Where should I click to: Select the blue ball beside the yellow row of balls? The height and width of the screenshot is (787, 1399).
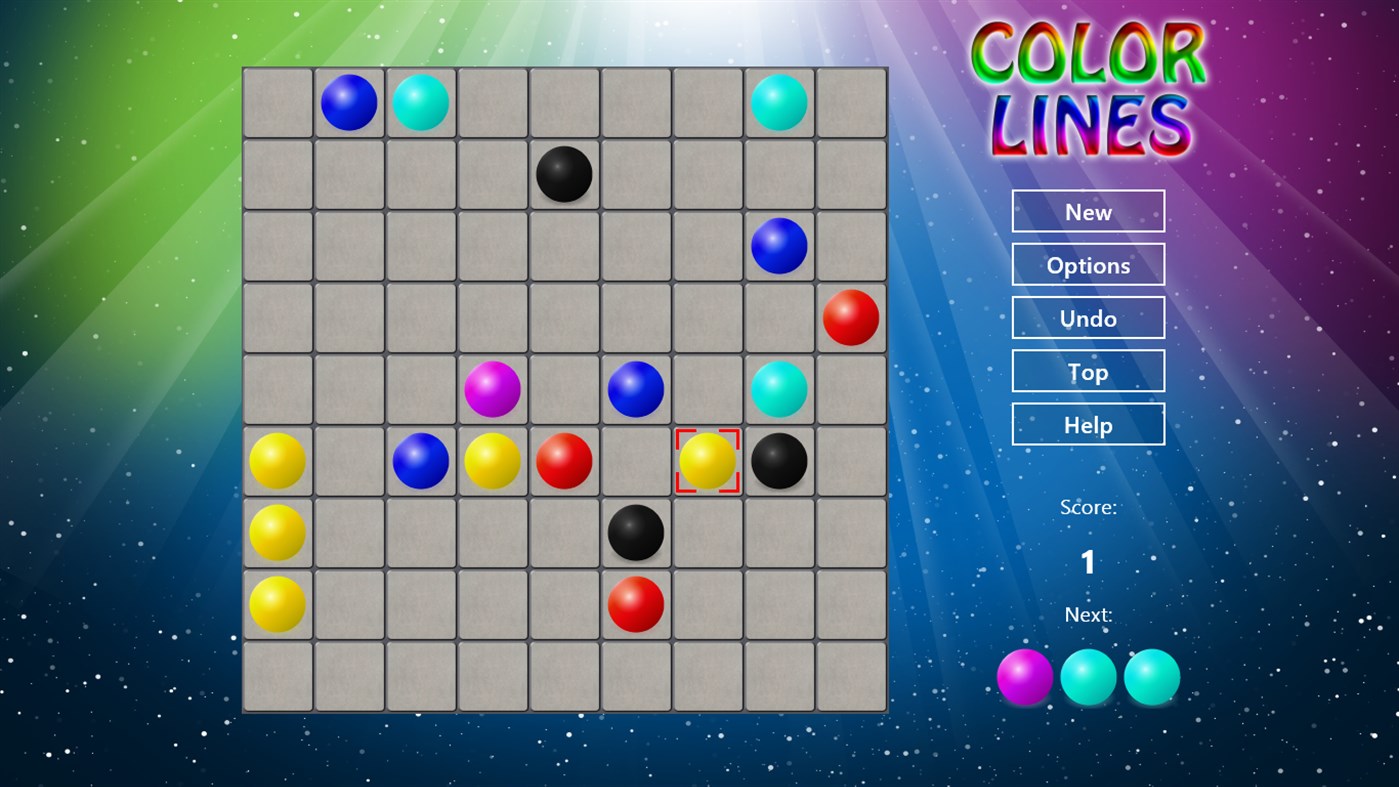pos(420,460)
